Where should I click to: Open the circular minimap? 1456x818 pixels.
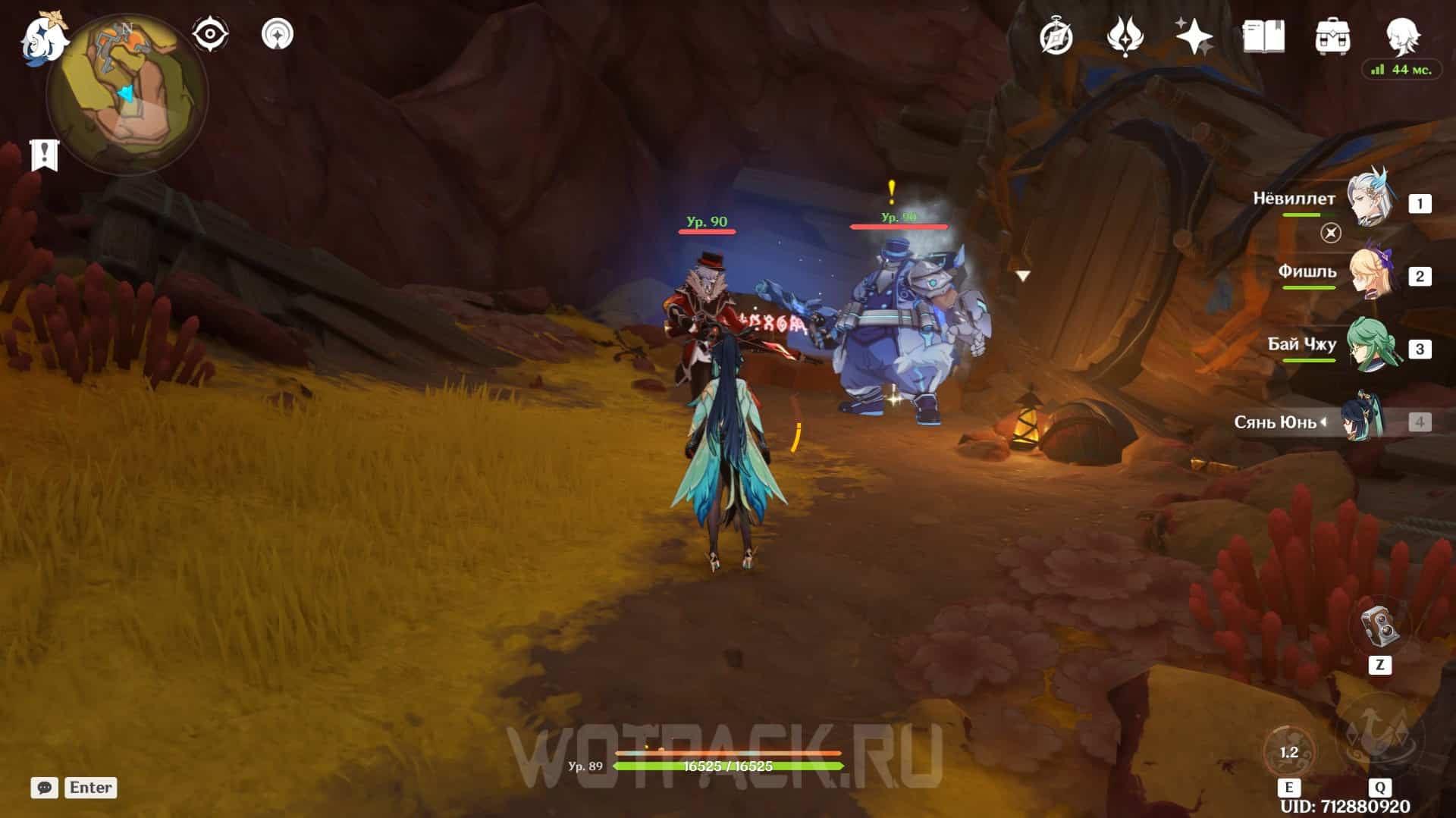tap(127, 95)
